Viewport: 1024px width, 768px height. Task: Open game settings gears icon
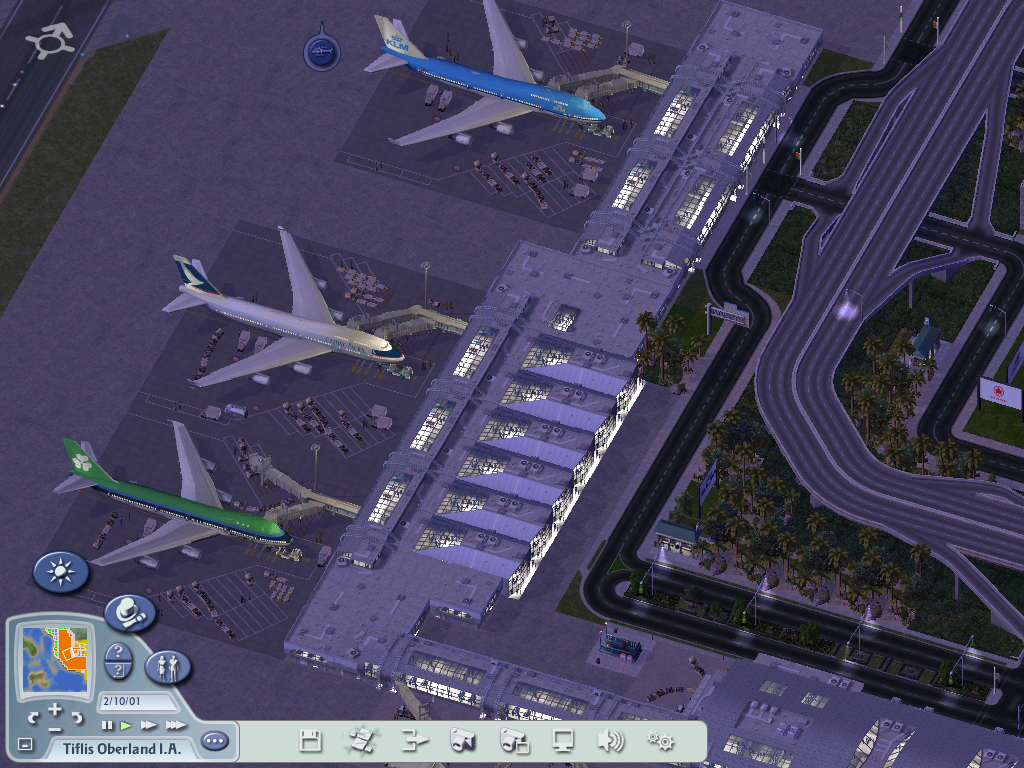660,741
